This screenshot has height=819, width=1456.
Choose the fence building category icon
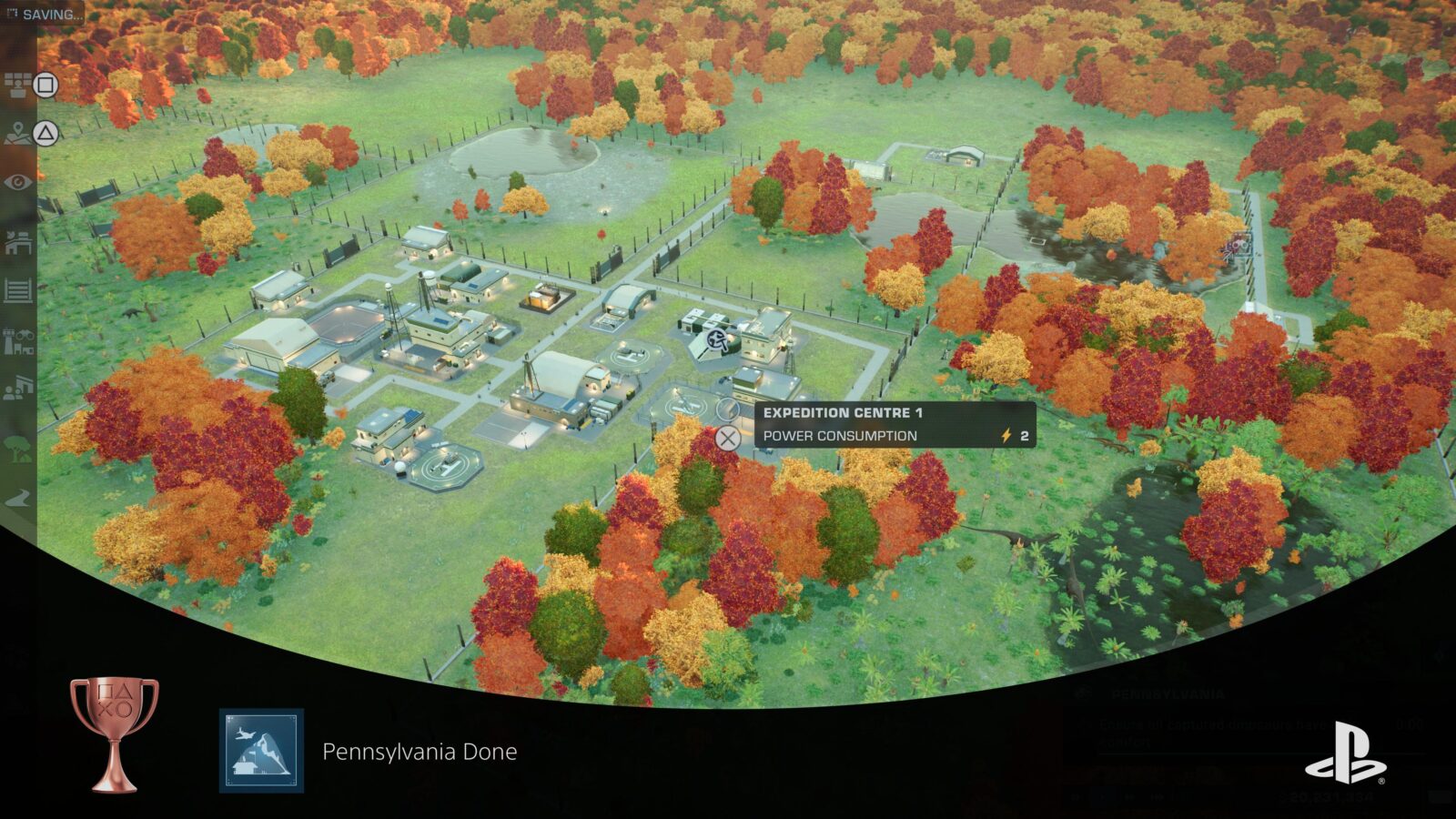17,291
